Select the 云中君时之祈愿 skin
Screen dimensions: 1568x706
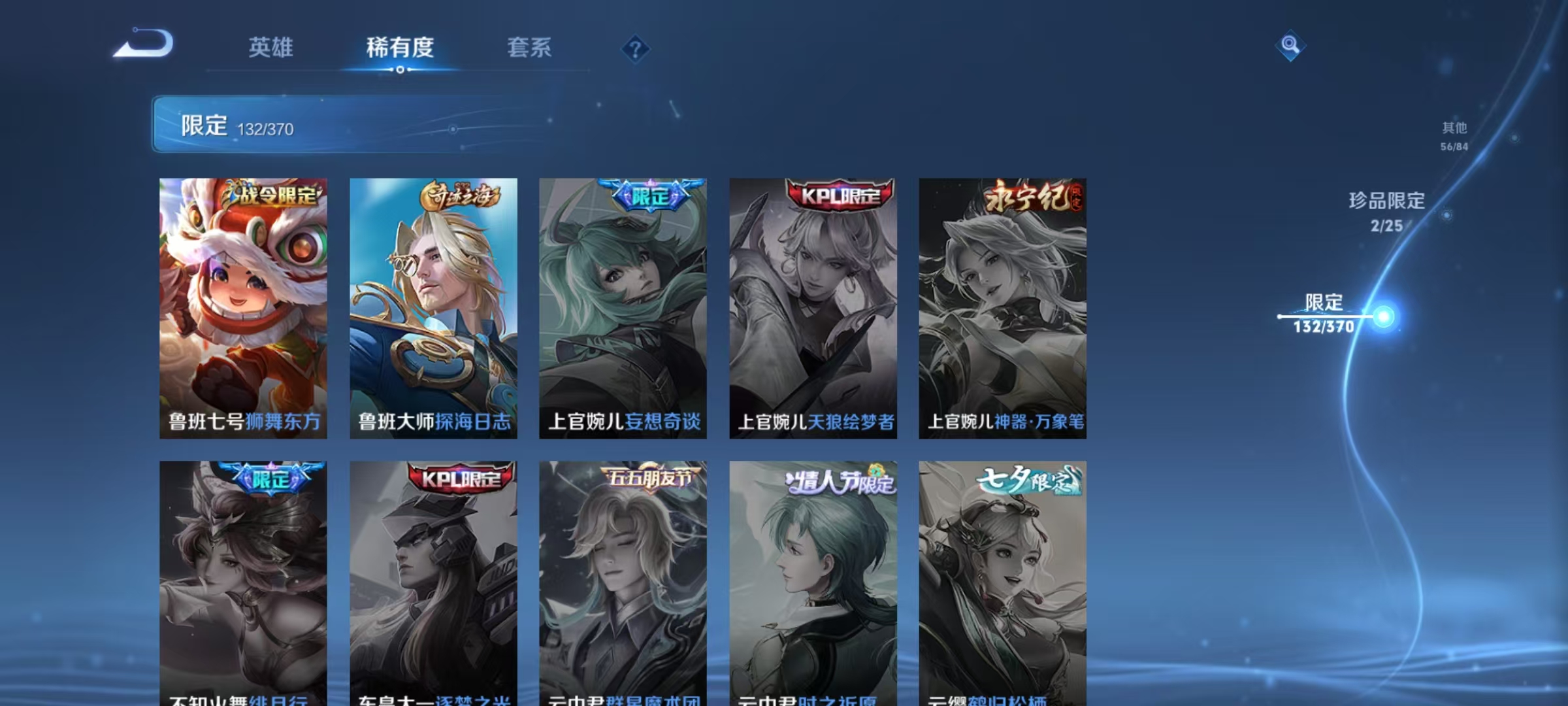point(814,582)
